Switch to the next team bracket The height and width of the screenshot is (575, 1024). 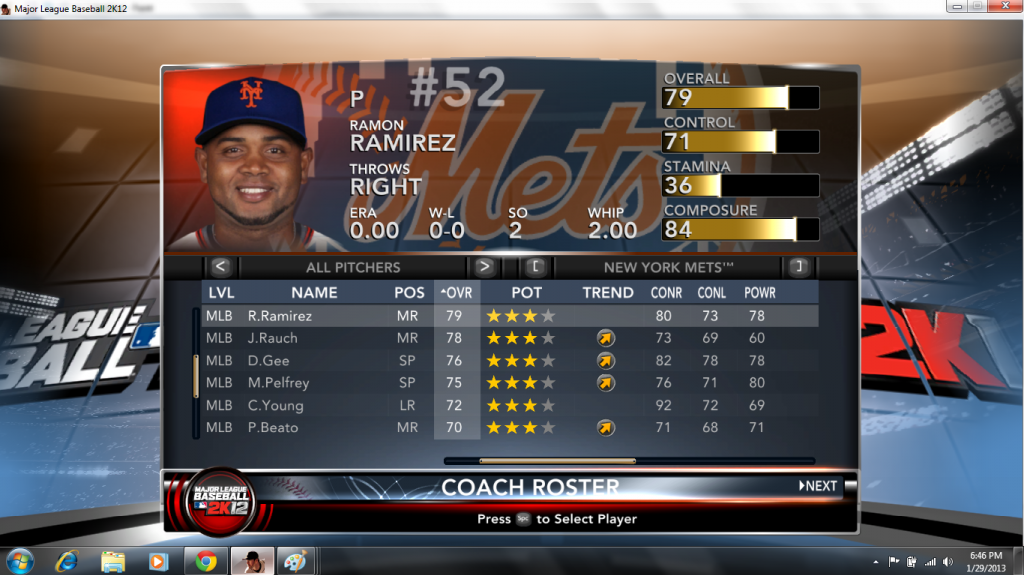[x=798, y=267]
